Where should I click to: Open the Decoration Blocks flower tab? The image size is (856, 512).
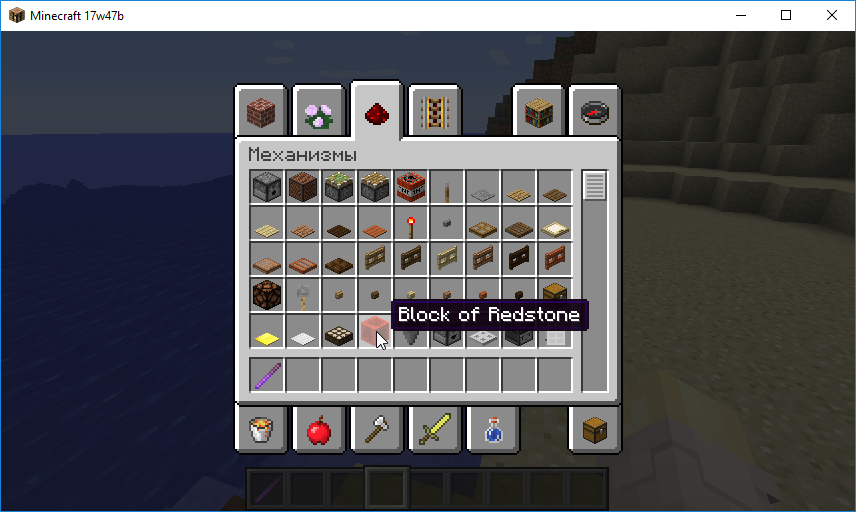(x=319, y=111)
